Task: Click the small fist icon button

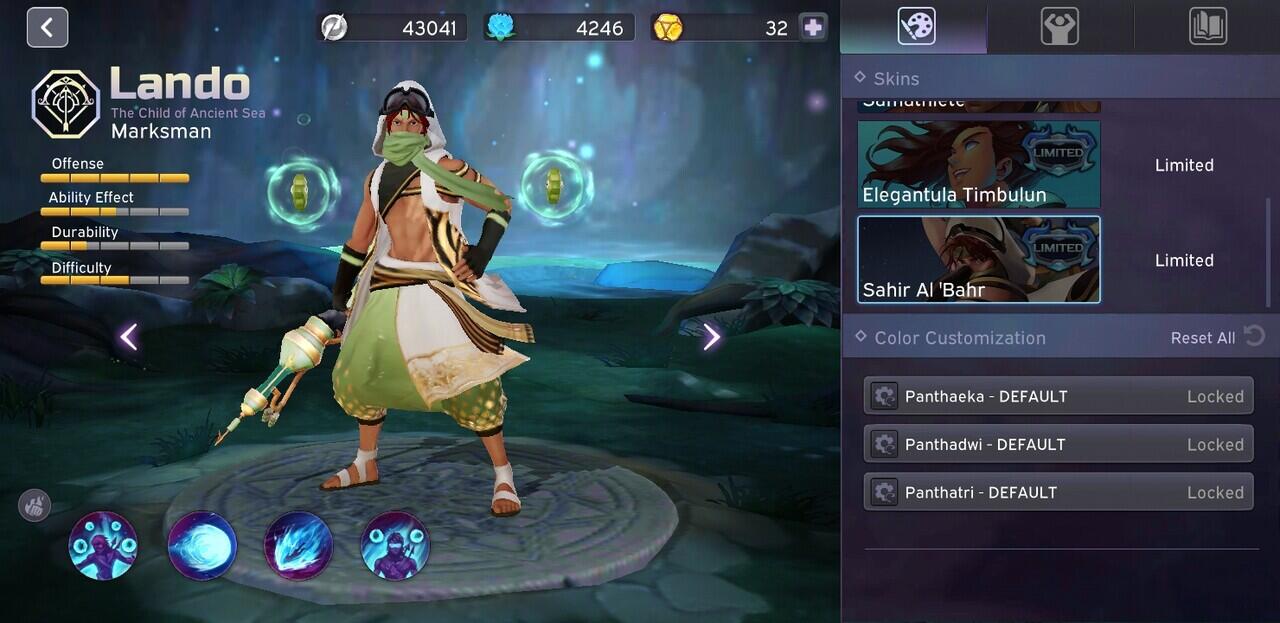Action: coord(34,505)
